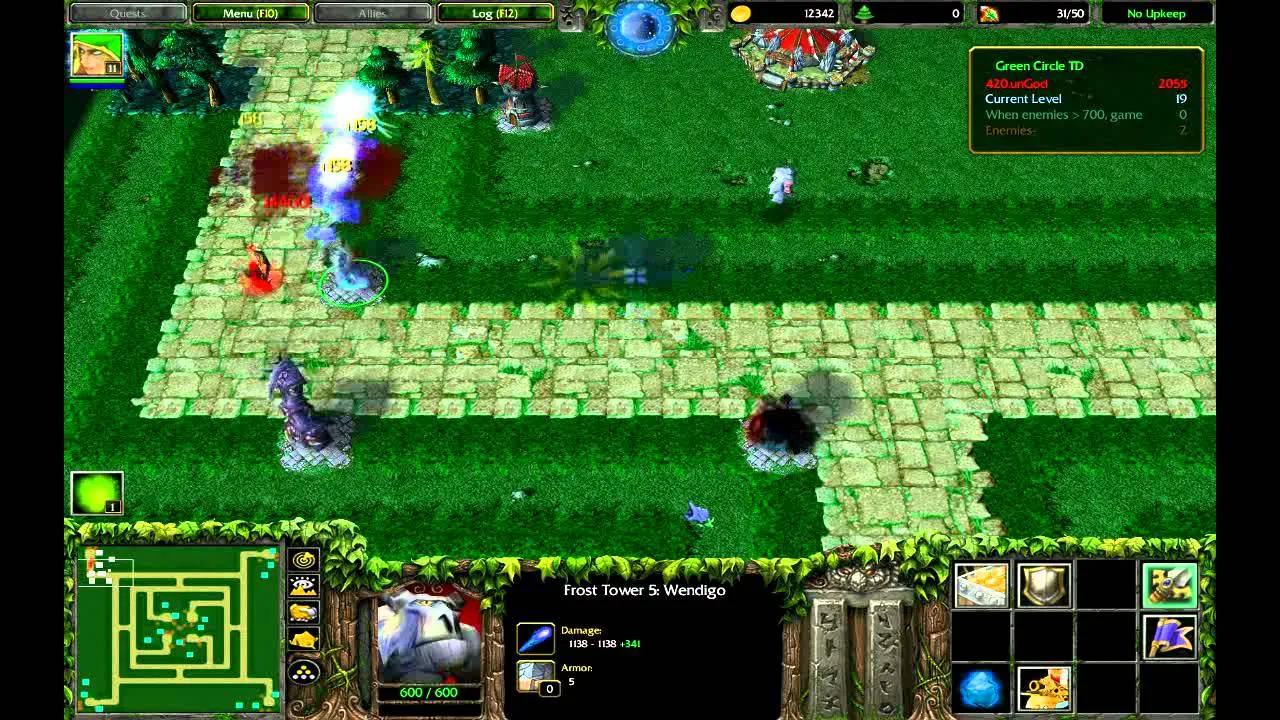Click the Armor attribute icon
Image resolution: width=1280 pixels, height=720 pixels.
535,674
